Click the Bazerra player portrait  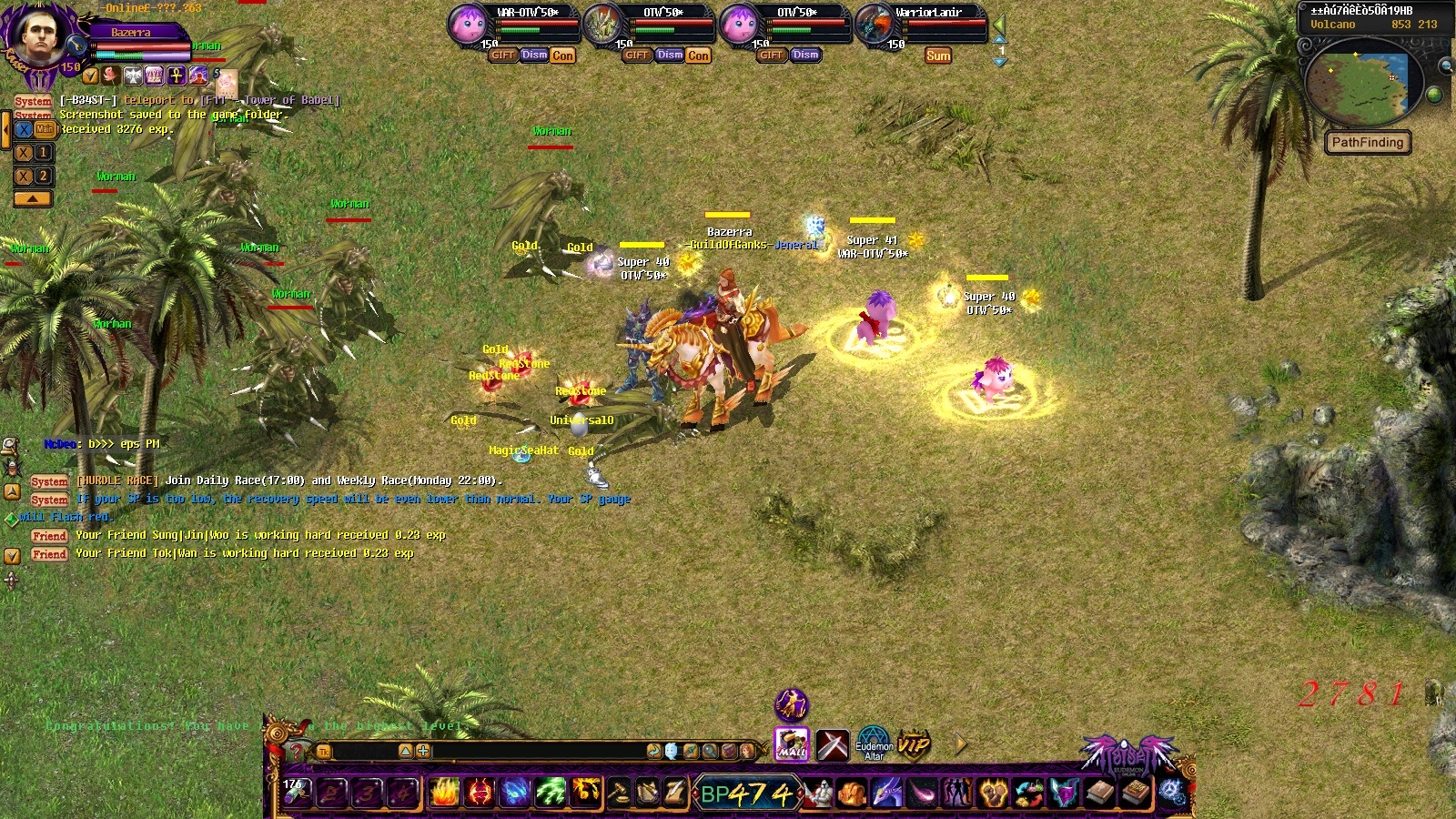[x=36, y=35]
